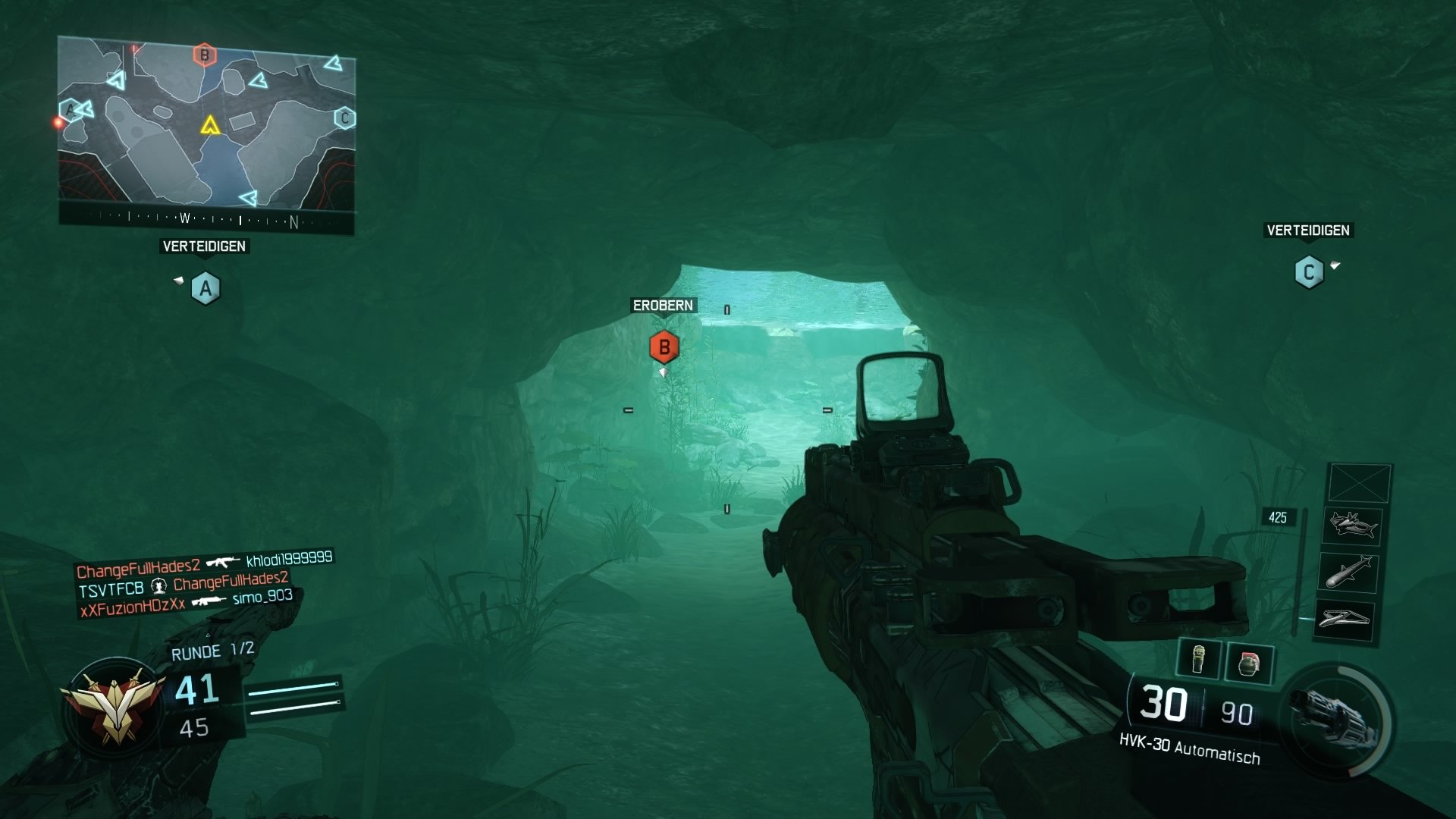Select the red objective marker B labeled EROBERN
The width and height of the screenshot is (1456, 819).
(x=664, y=347)
